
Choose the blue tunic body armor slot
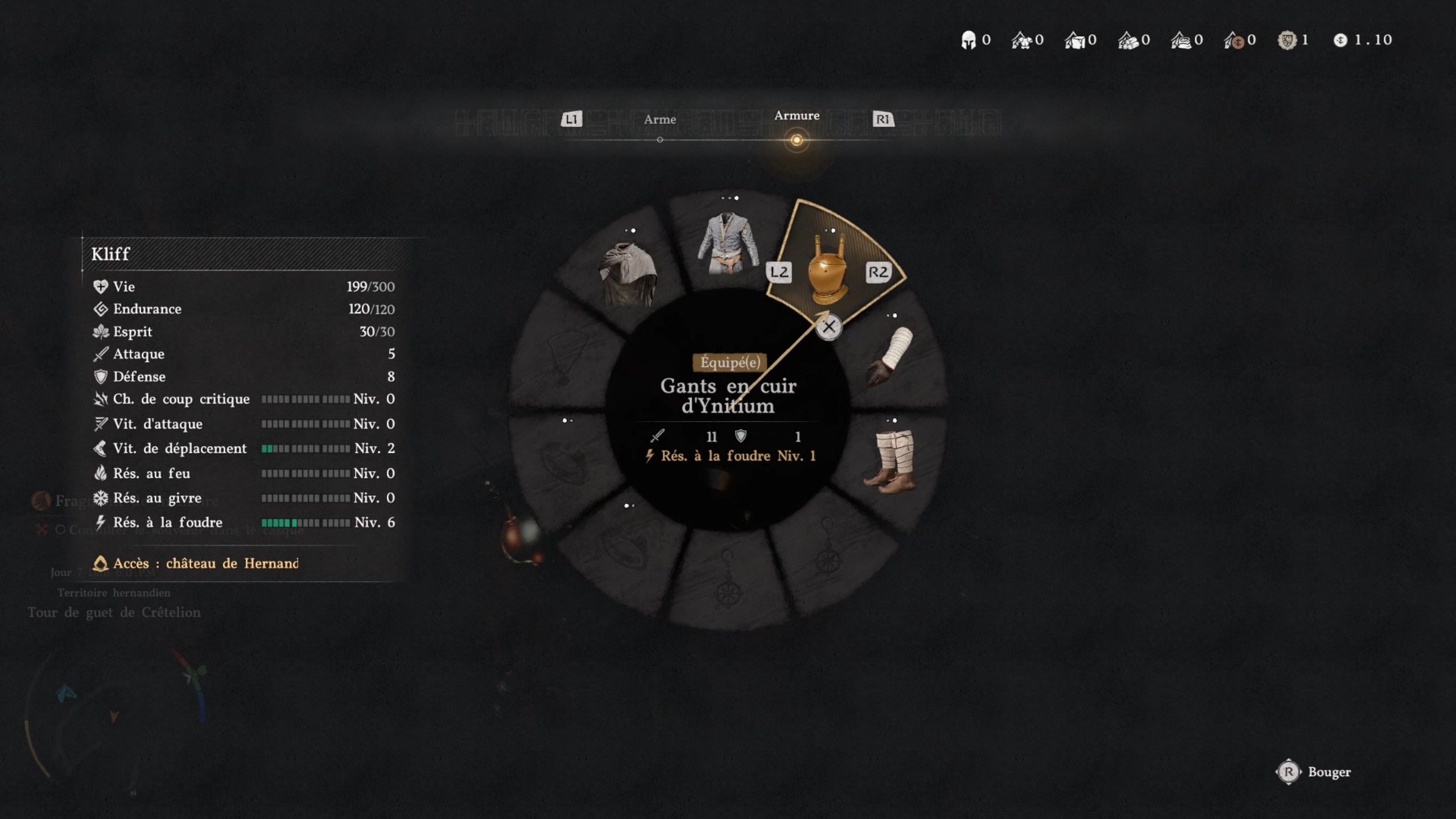(x=728, y=244)
